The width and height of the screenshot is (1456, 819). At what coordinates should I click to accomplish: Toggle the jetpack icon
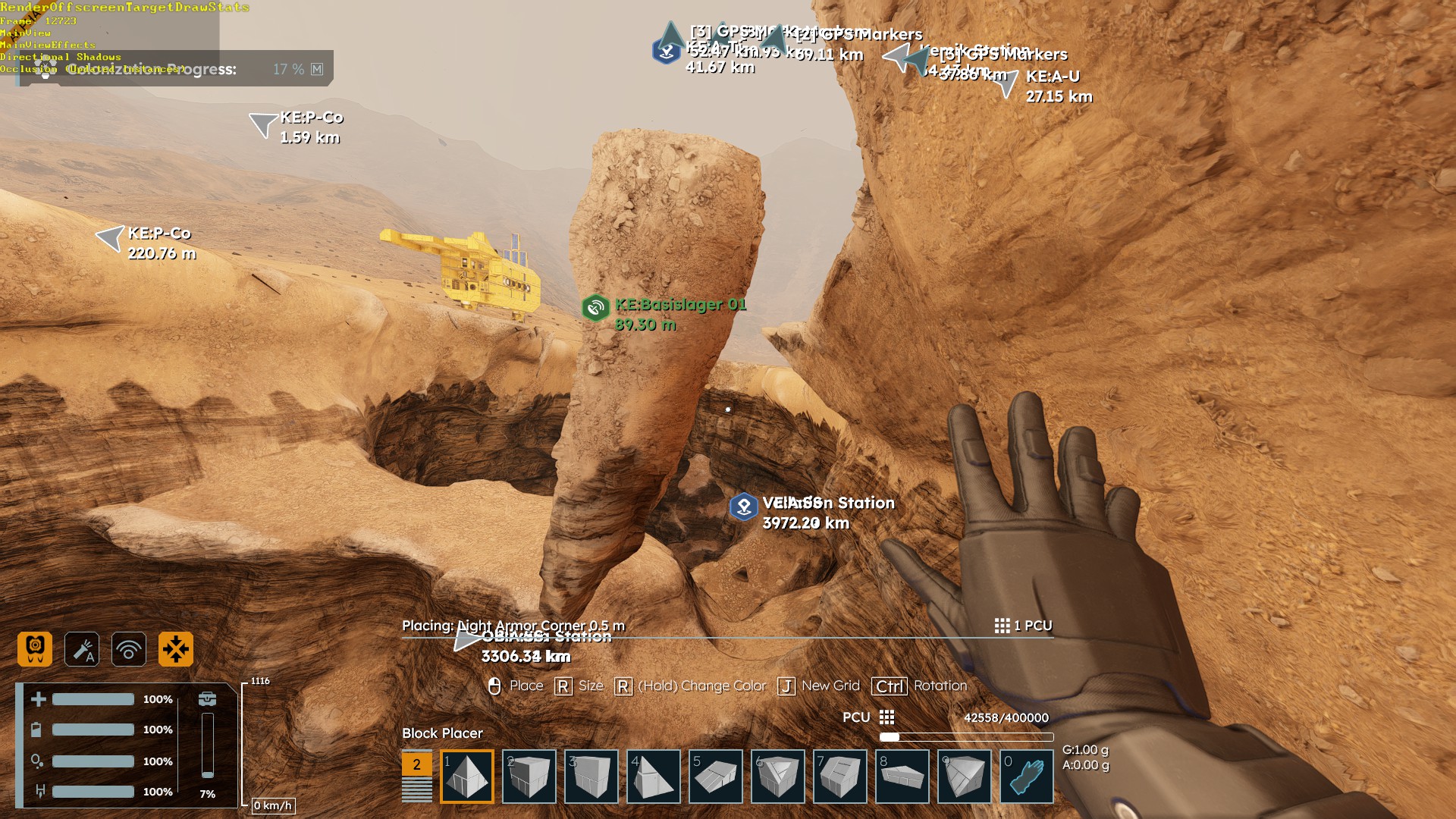pos(35,649)
